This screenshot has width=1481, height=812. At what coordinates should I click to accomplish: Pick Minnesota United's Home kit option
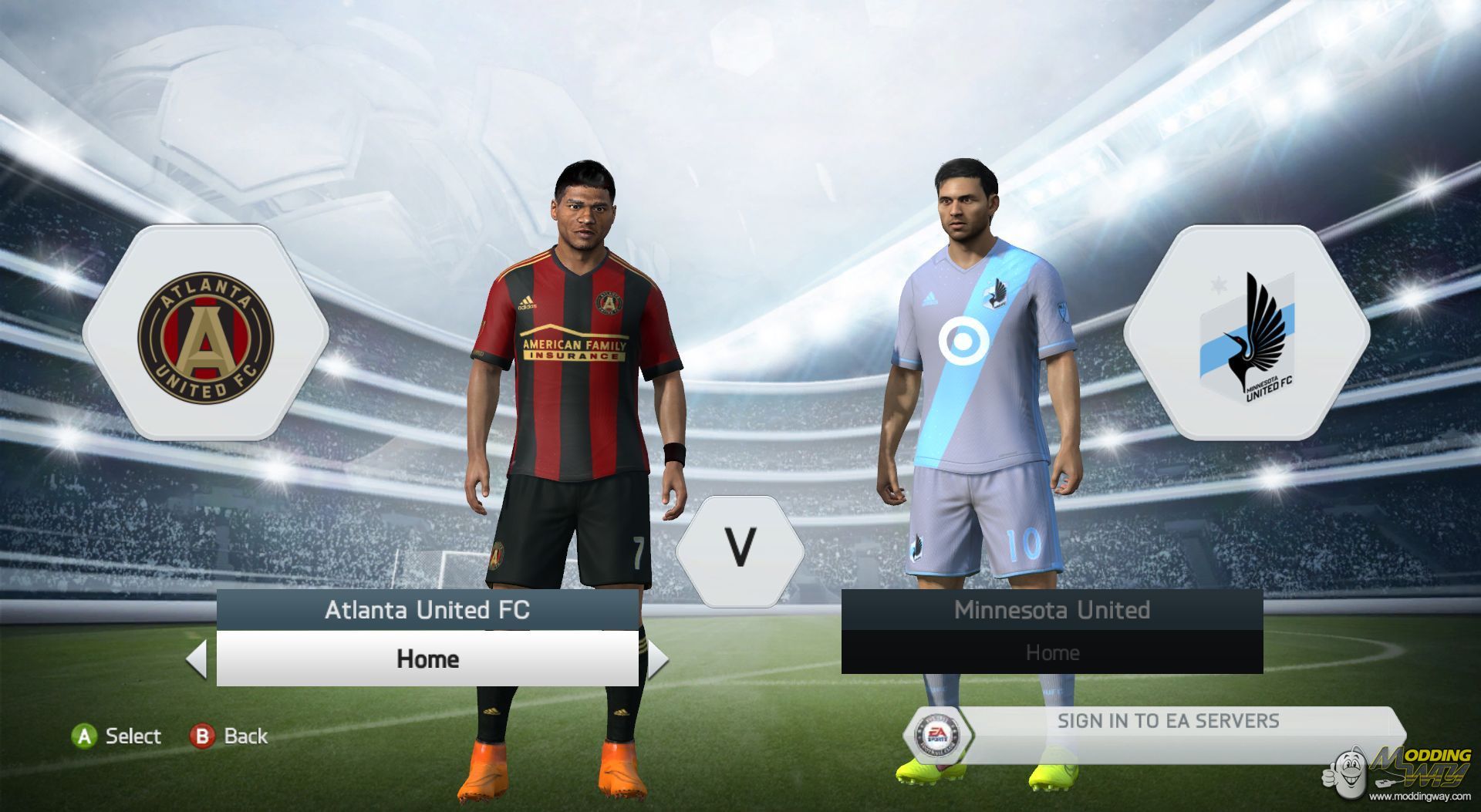pos(1051,652)
